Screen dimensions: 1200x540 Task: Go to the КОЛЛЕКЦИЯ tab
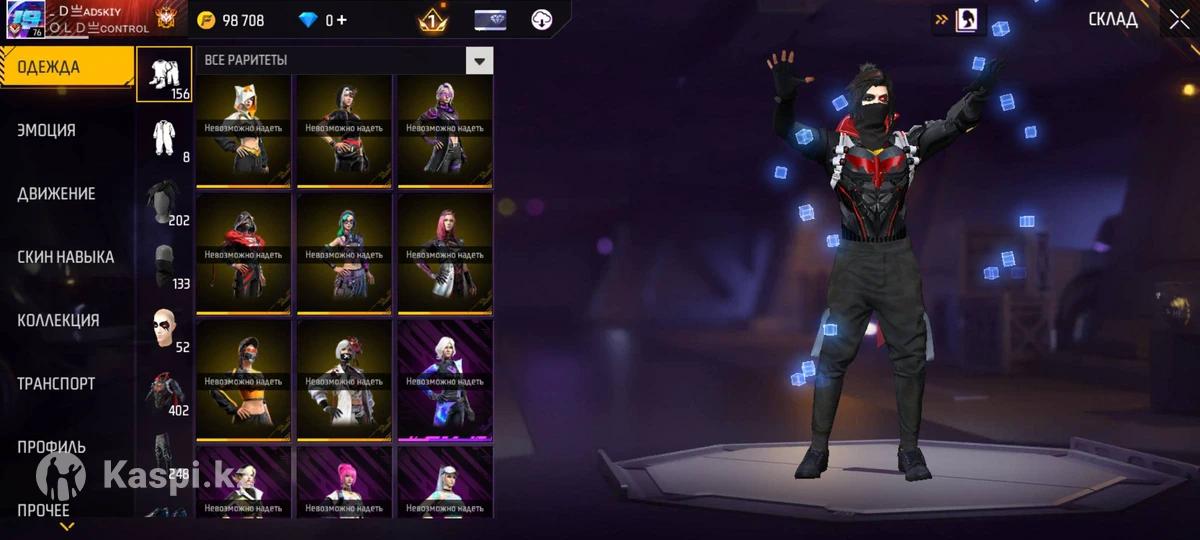[x=58, y=320]
